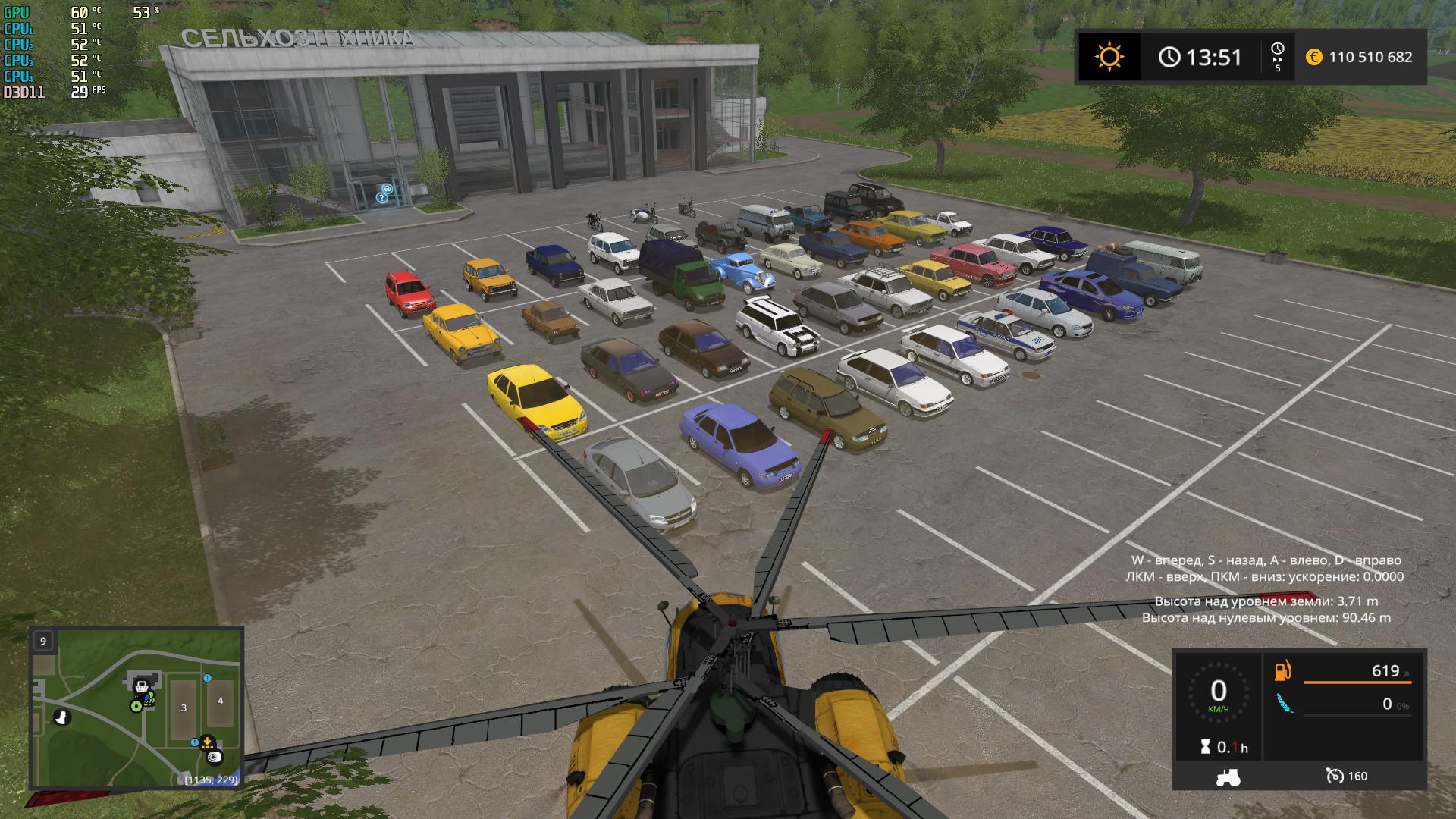
Task: Click the white tractor icon
Action: [x=1227, y=776]
